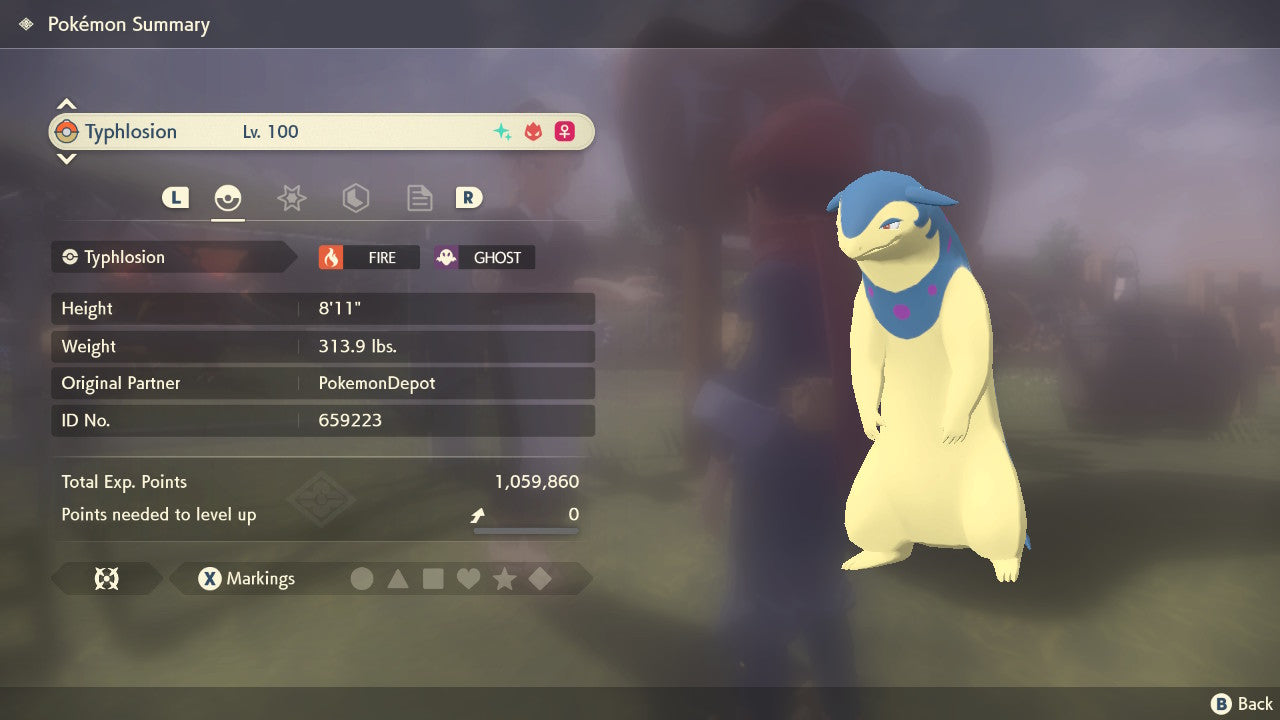Open the document notes tab
The height and width of the screenshot is (720, 1280).
tap(419, 198)
